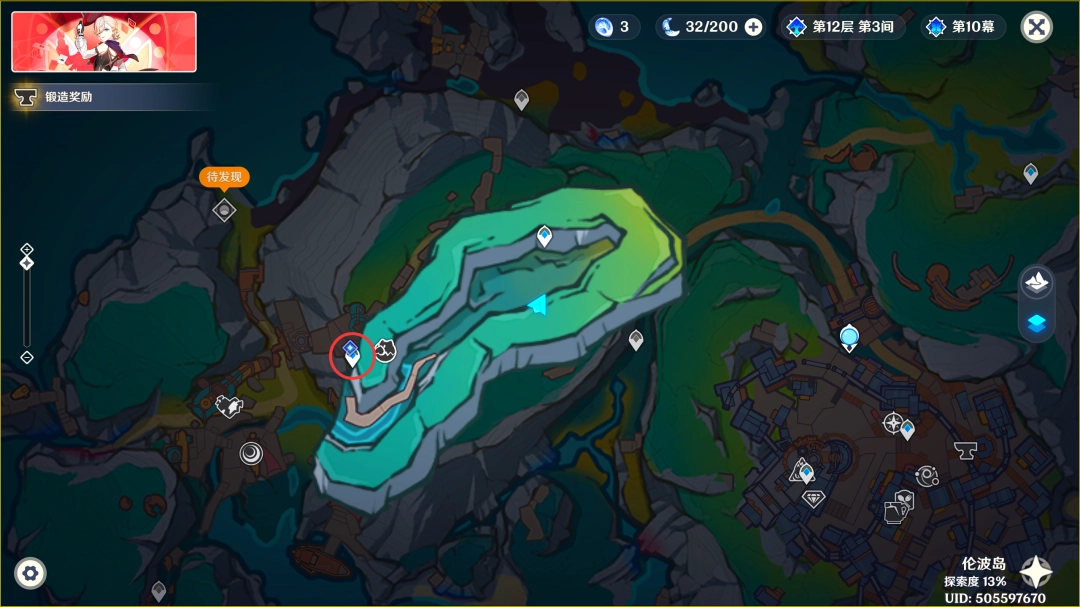Zoom out using the map zoom minus button
Screen dimensions: 1080x607
27,357
